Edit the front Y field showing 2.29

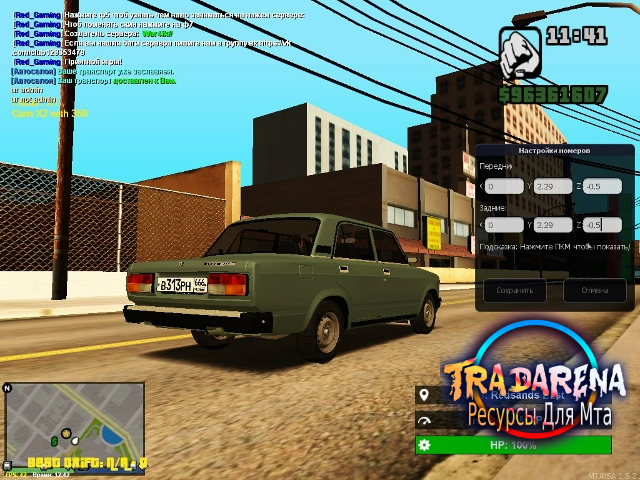coord(552,186)
